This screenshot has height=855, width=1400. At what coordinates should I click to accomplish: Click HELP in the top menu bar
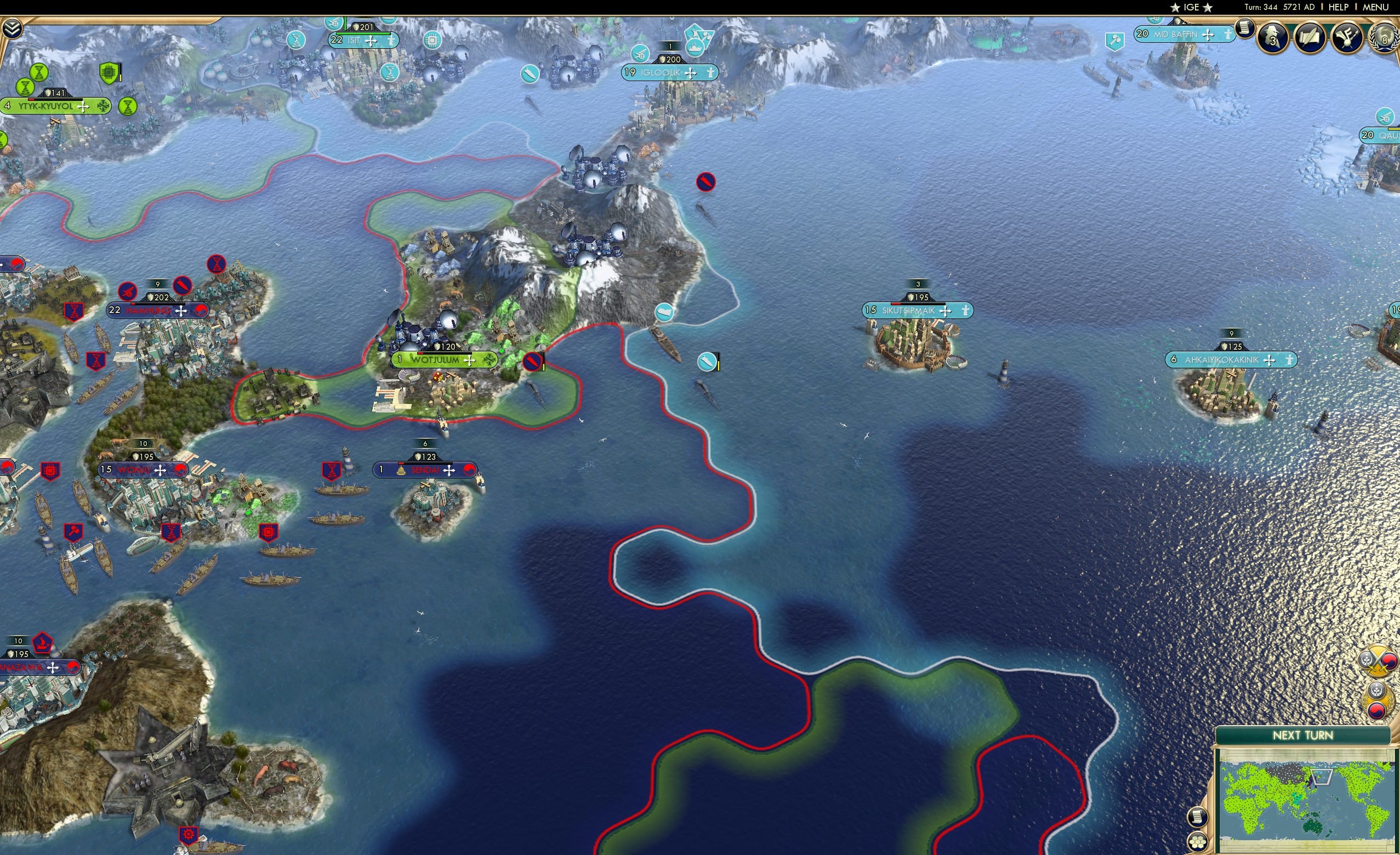point(1340,7)
